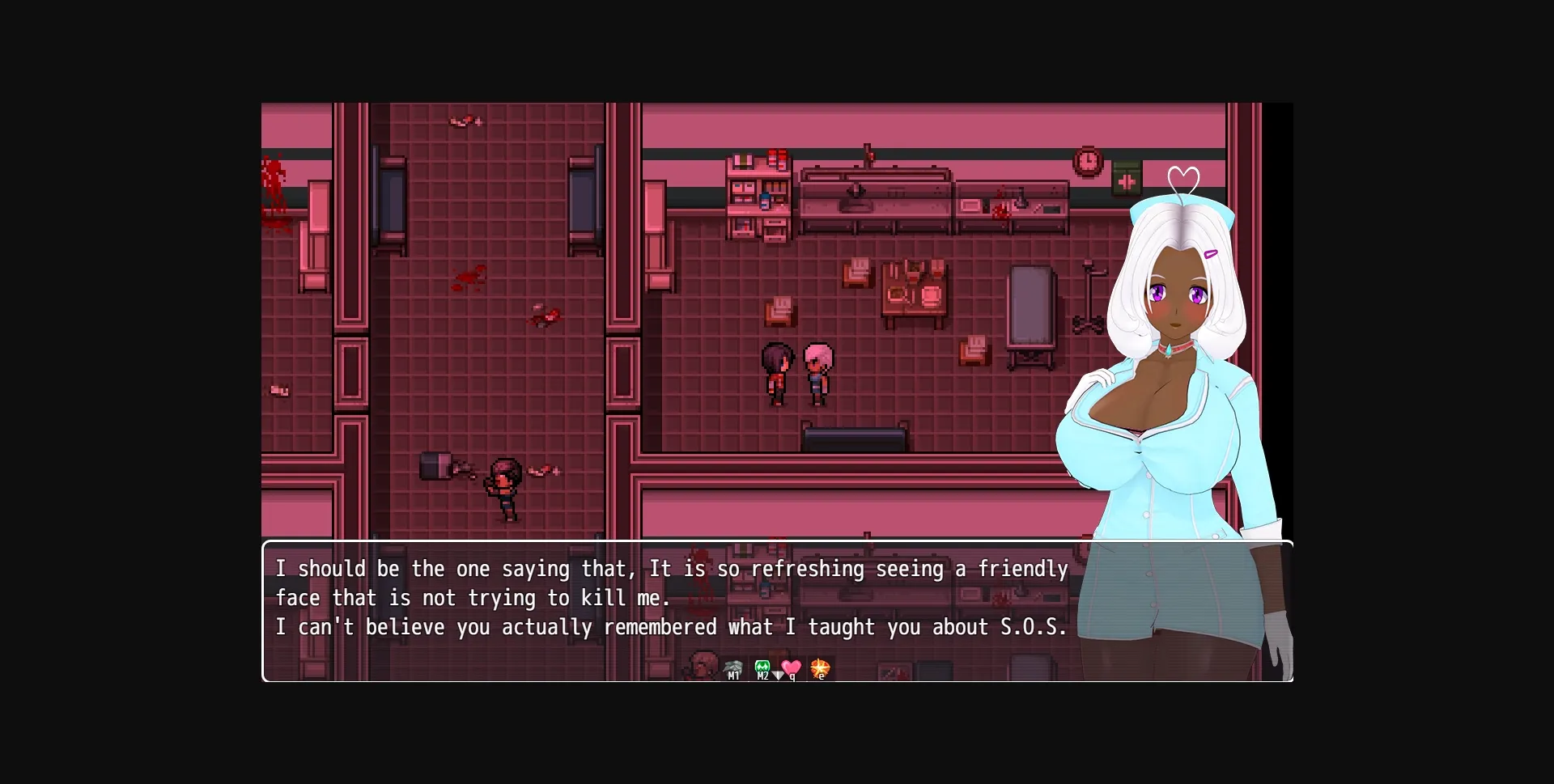Open the green first-aid cabinet on the wall

click(1127, 180)
